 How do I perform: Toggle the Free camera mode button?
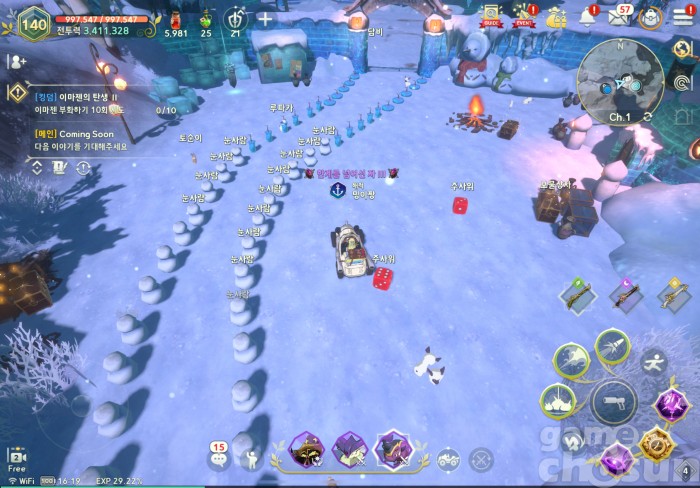click(x=16, y=460)
